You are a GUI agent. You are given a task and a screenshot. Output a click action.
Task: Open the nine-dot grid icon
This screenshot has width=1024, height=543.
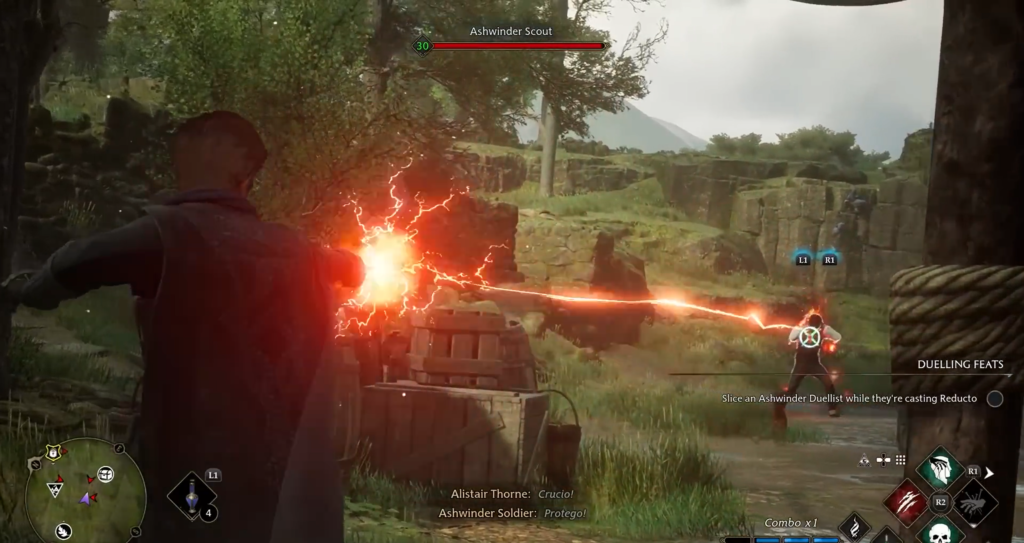(x=900, y=460)
